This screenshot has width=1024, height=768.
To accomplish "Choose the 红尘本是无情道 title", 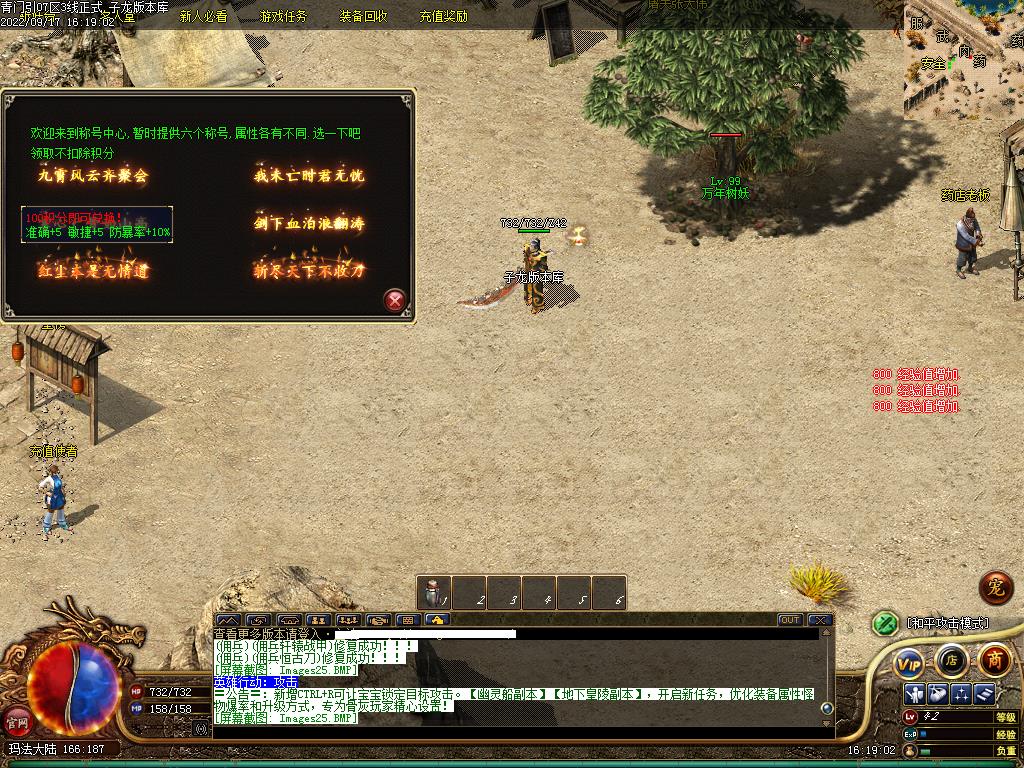I will 93,270.
